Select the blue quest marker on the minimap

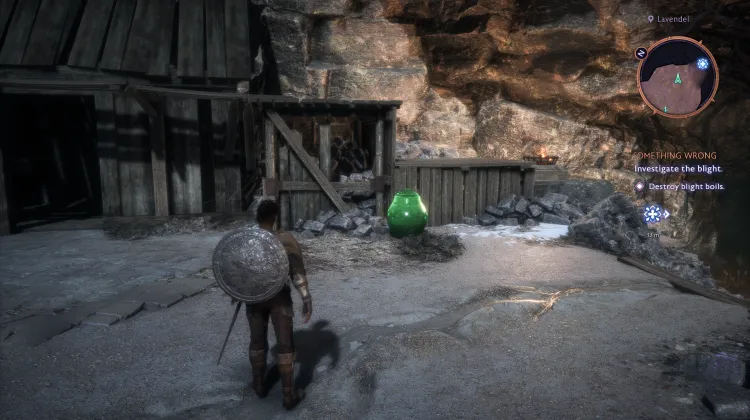click(x=703, y=64)
